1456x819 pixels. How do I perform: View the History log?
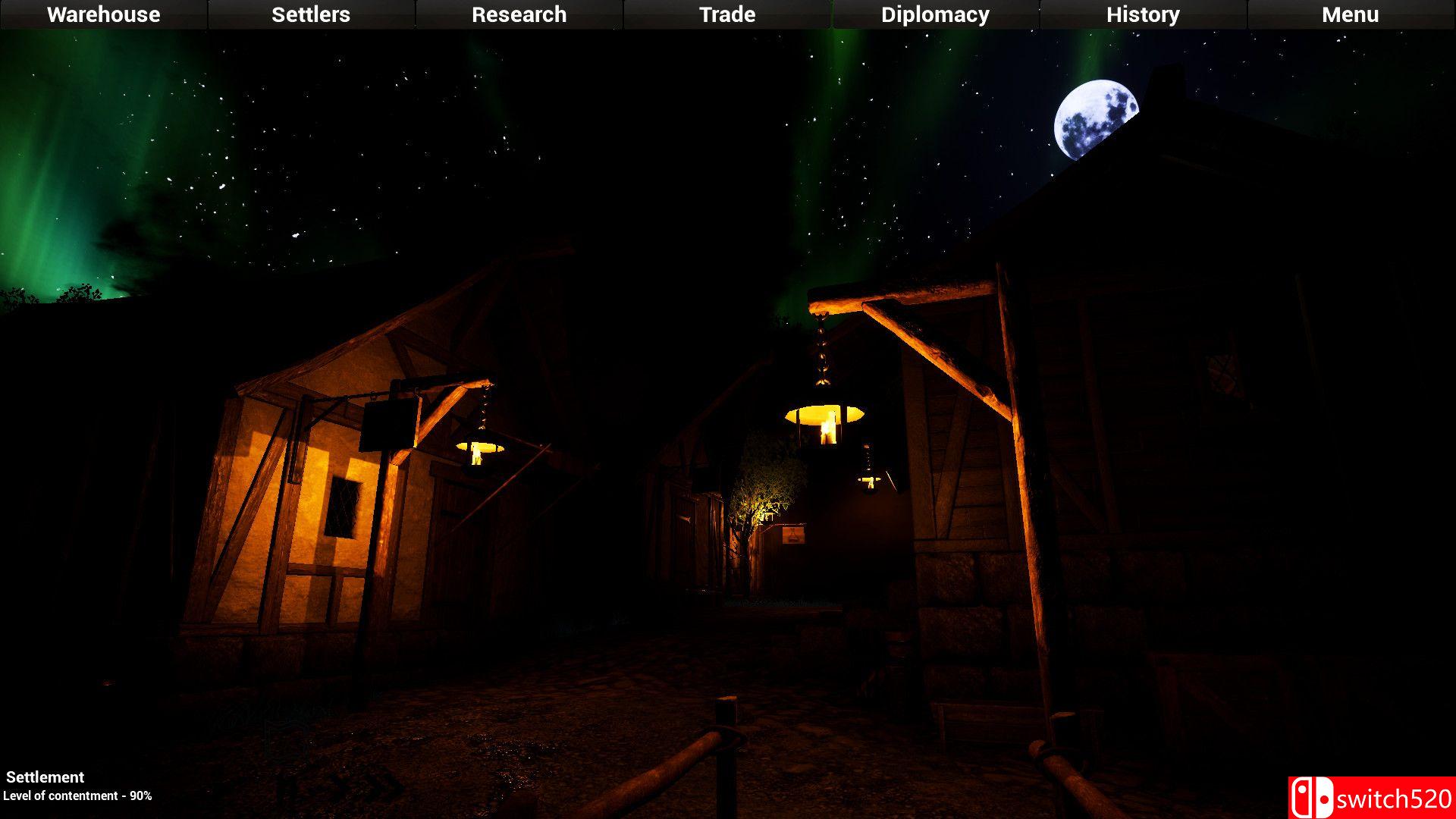tap(1143, 14)
